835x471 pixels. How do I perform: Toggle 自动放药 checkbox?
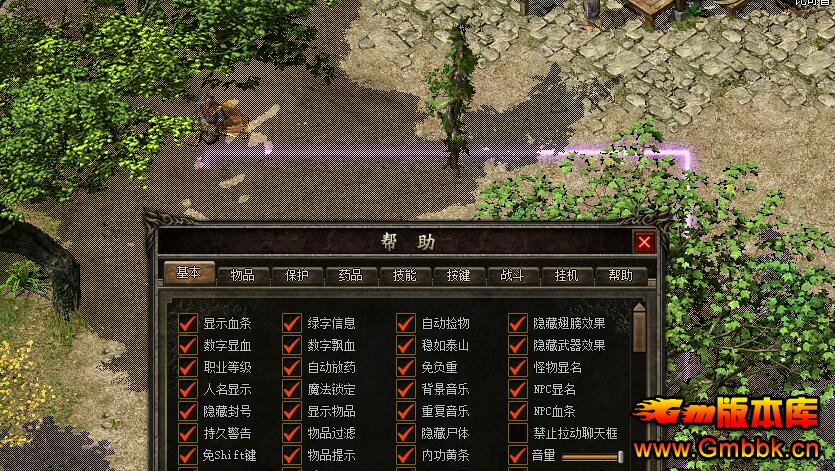[292, 368]
